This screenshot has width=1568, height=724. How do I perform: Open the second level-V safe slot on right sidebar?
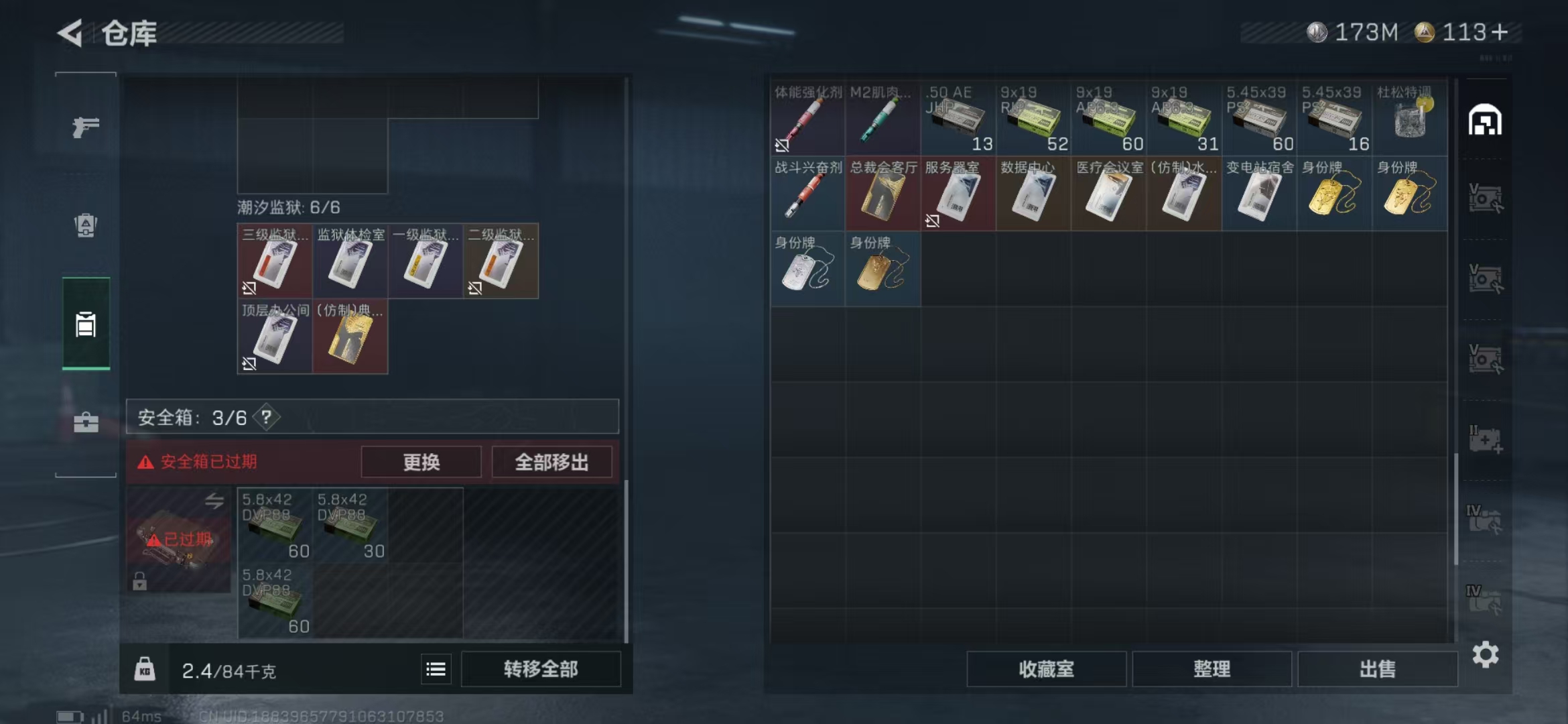[x=1485, y=277]
